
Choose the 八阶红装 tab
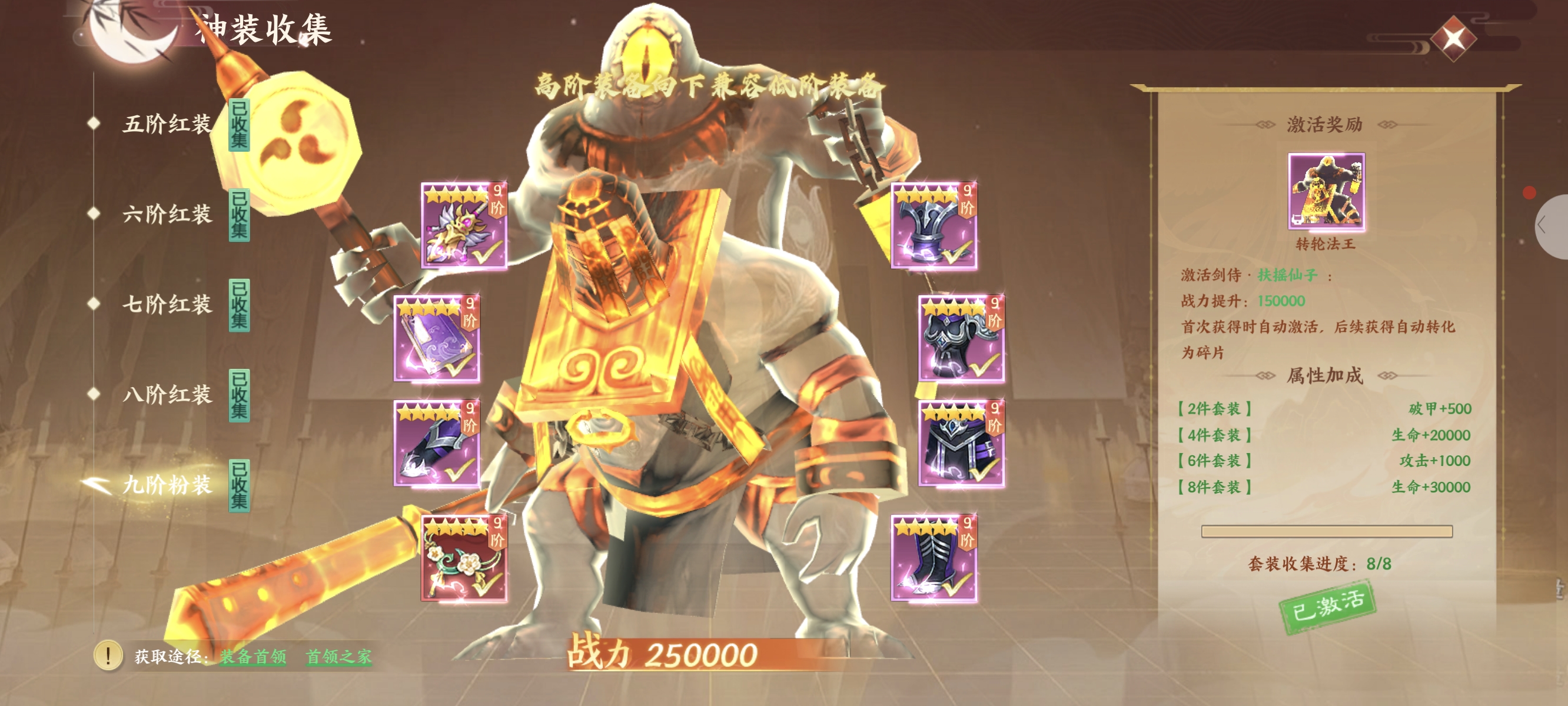coord(167,394)
